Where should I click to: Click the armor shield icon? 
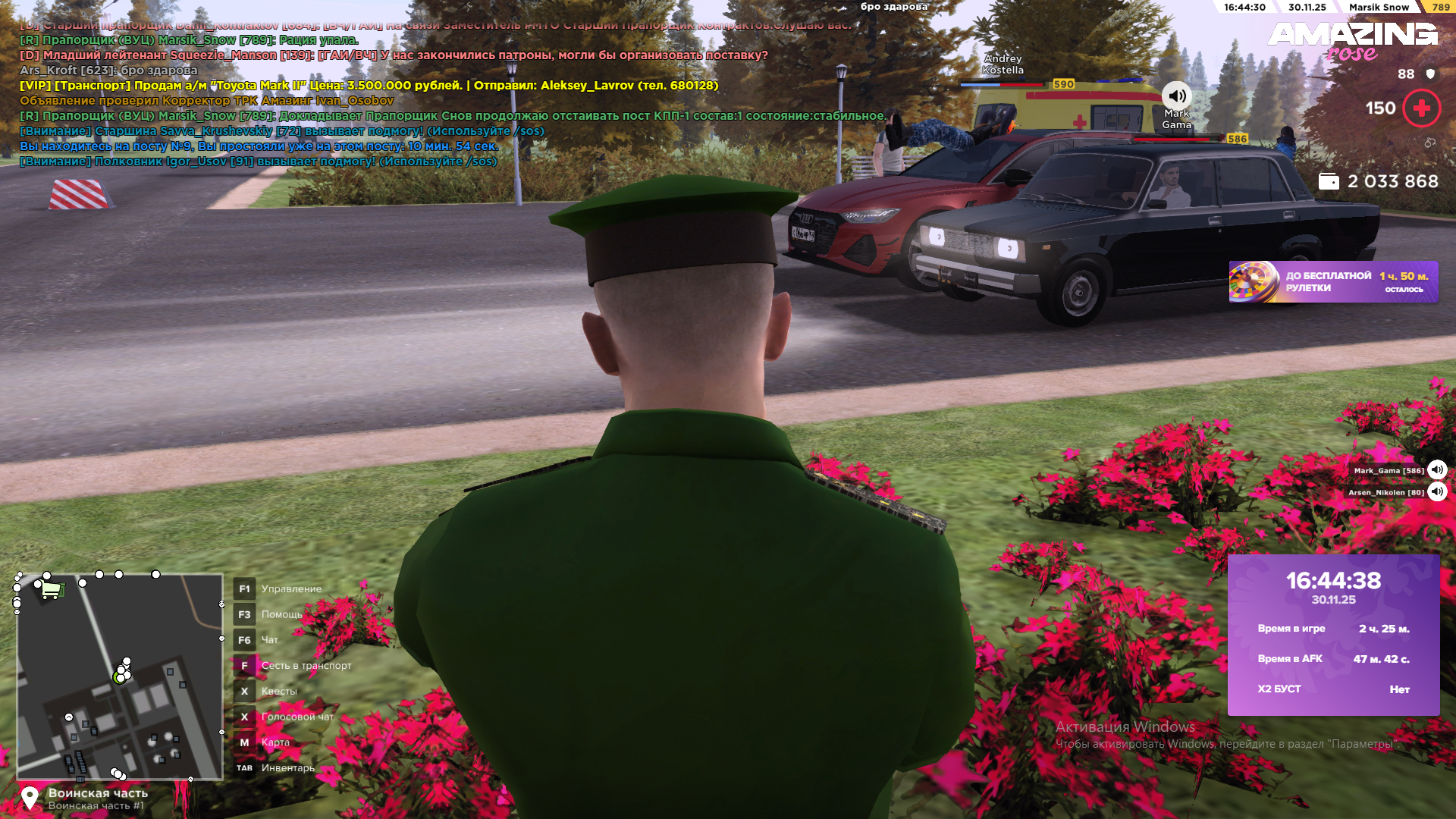click(x=1430, y=74)
